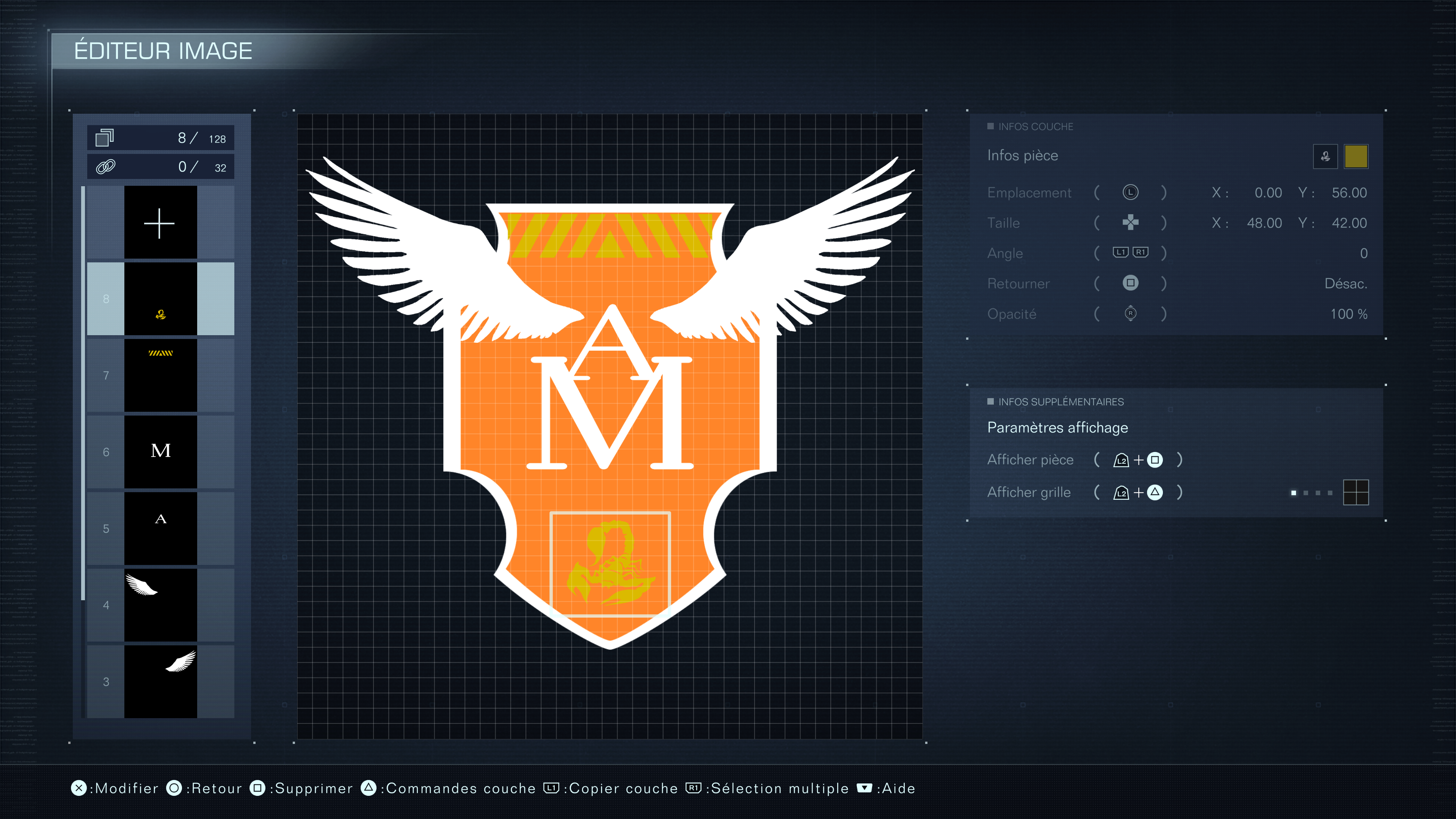
Task: Edit the Taille size row
Action: pos(1176,223)
